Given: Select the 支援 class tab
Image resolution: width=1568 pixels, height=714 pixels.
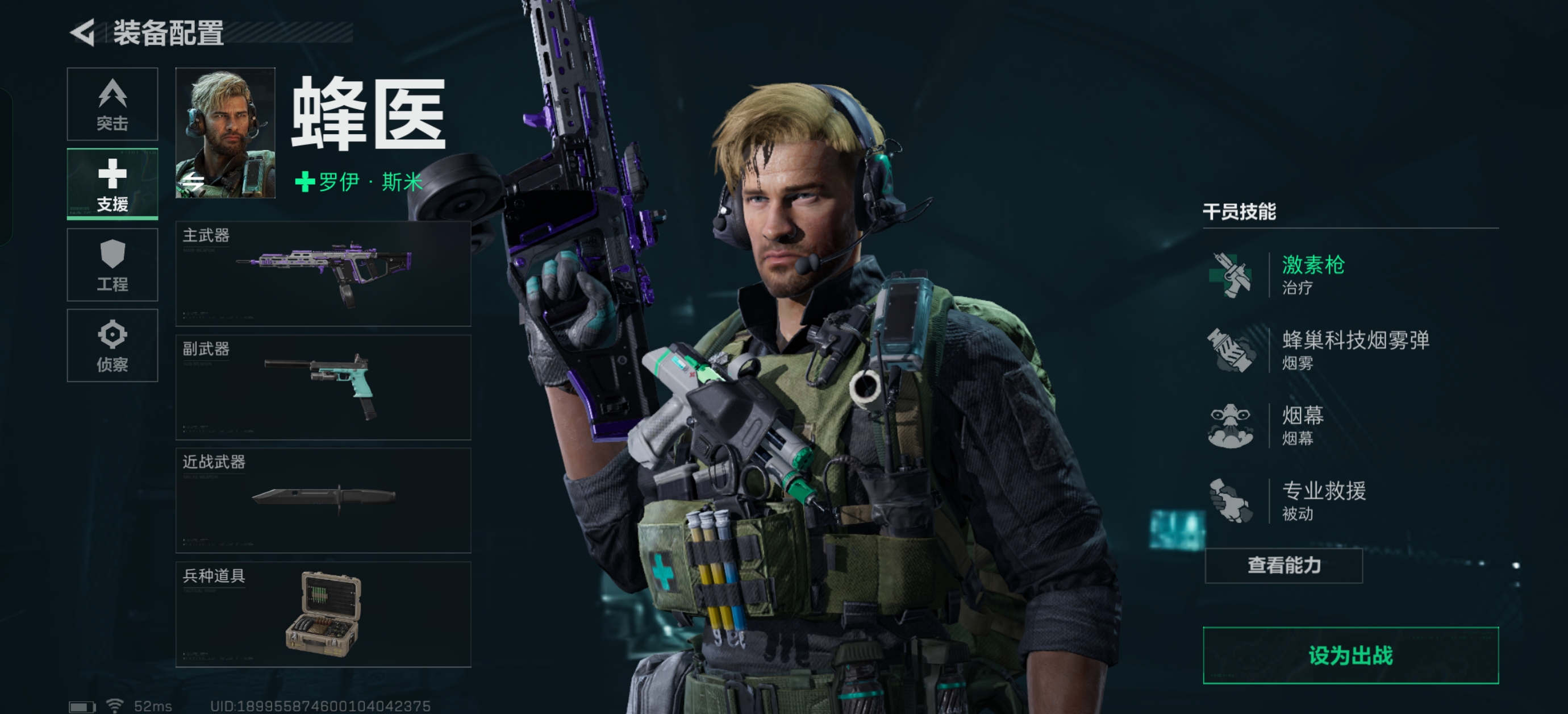Looking at the screenshot, I should pyautogui.click(x=112, y=184).
